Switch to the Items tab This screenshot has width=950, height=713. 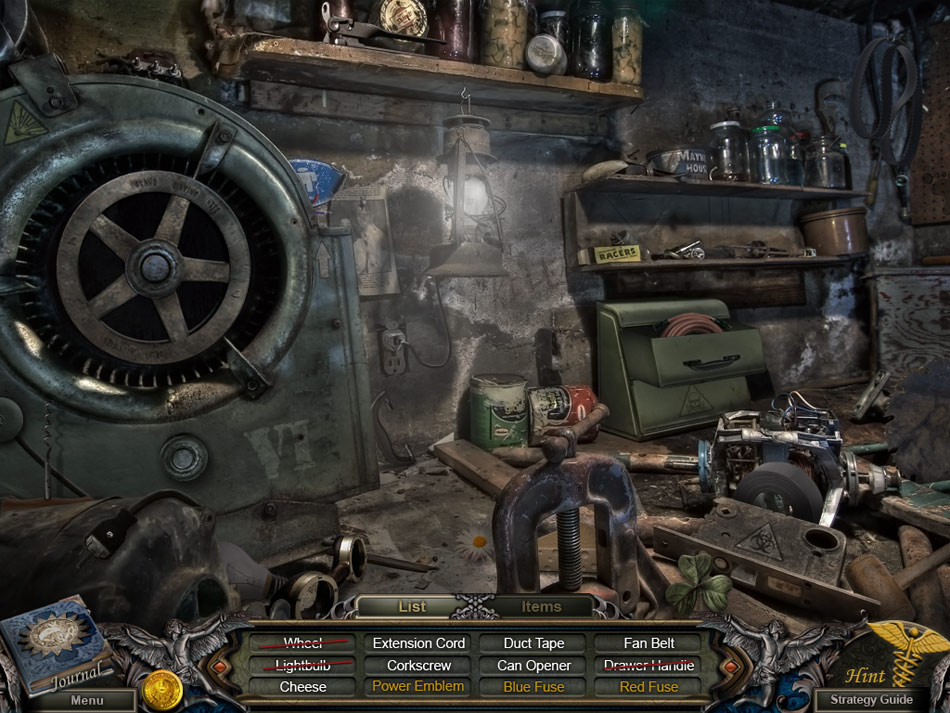click(541, 606)
